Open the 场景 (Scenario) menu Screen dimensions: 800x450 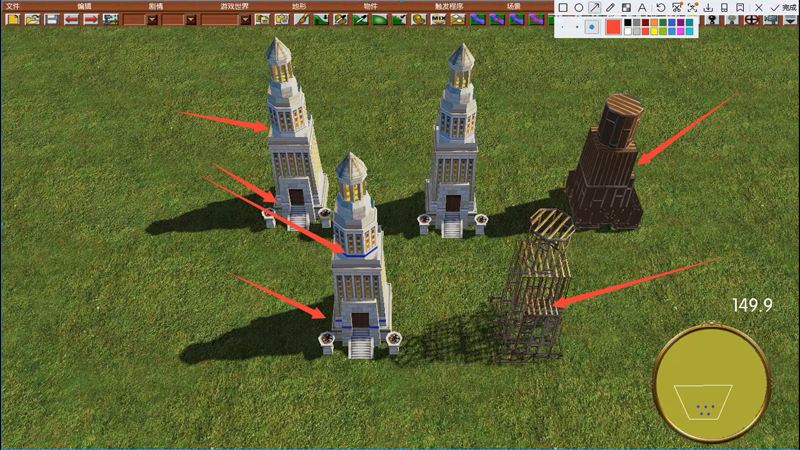[x=514, y=6]
